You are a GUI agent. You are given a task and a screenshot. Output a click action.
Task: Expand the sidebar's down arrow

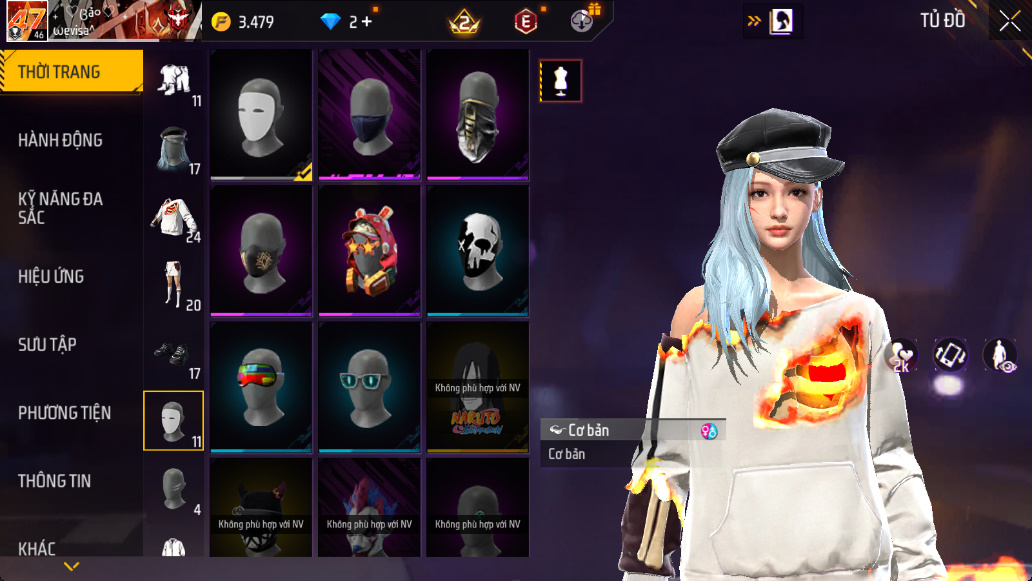click(71, 567)
